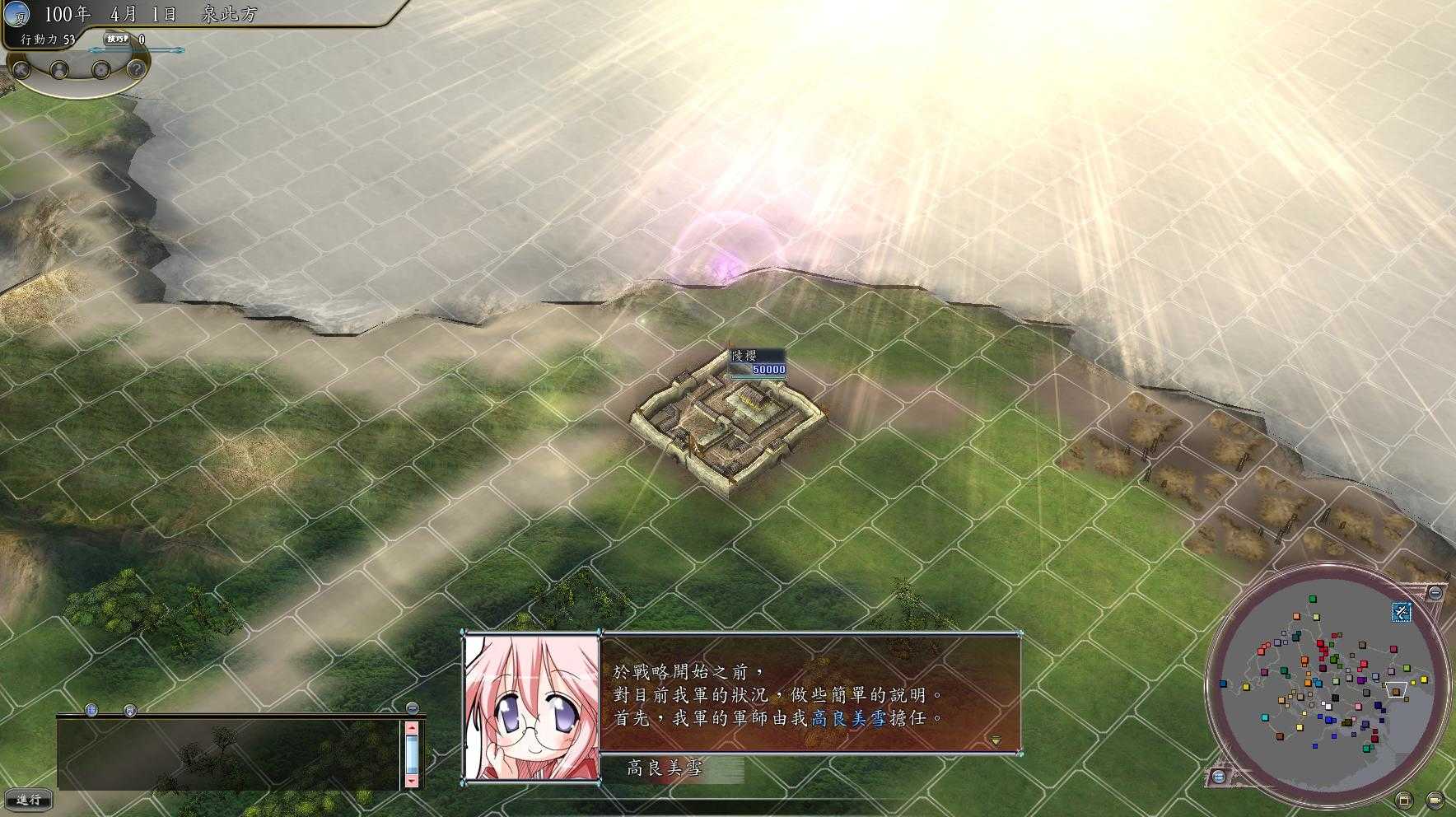1456x817 pixels.
Task: Click the 技巧P skill points icon
Action: point(116,40)
